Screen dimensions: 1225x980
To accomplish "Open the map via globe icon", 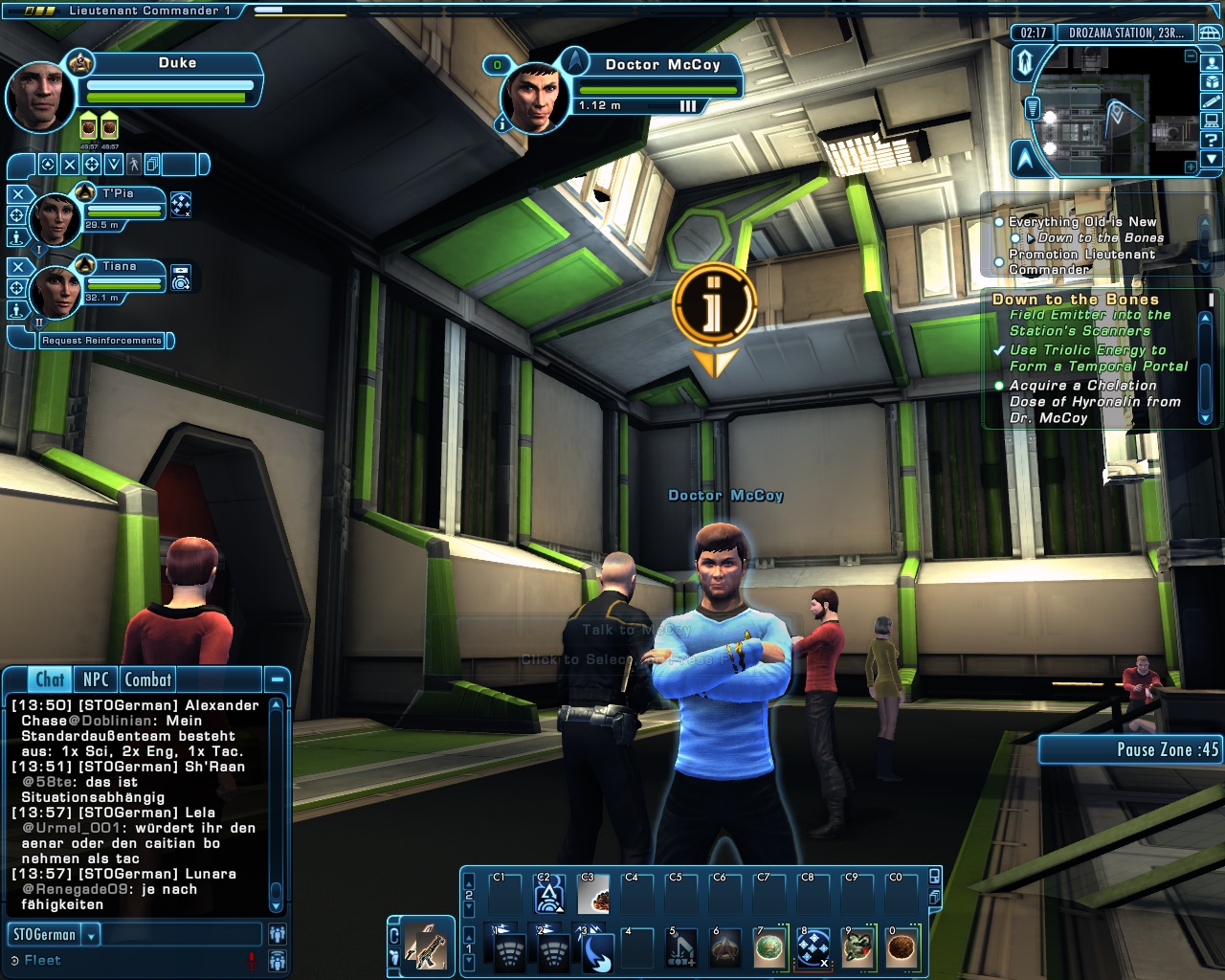I will pos(1211,33).
